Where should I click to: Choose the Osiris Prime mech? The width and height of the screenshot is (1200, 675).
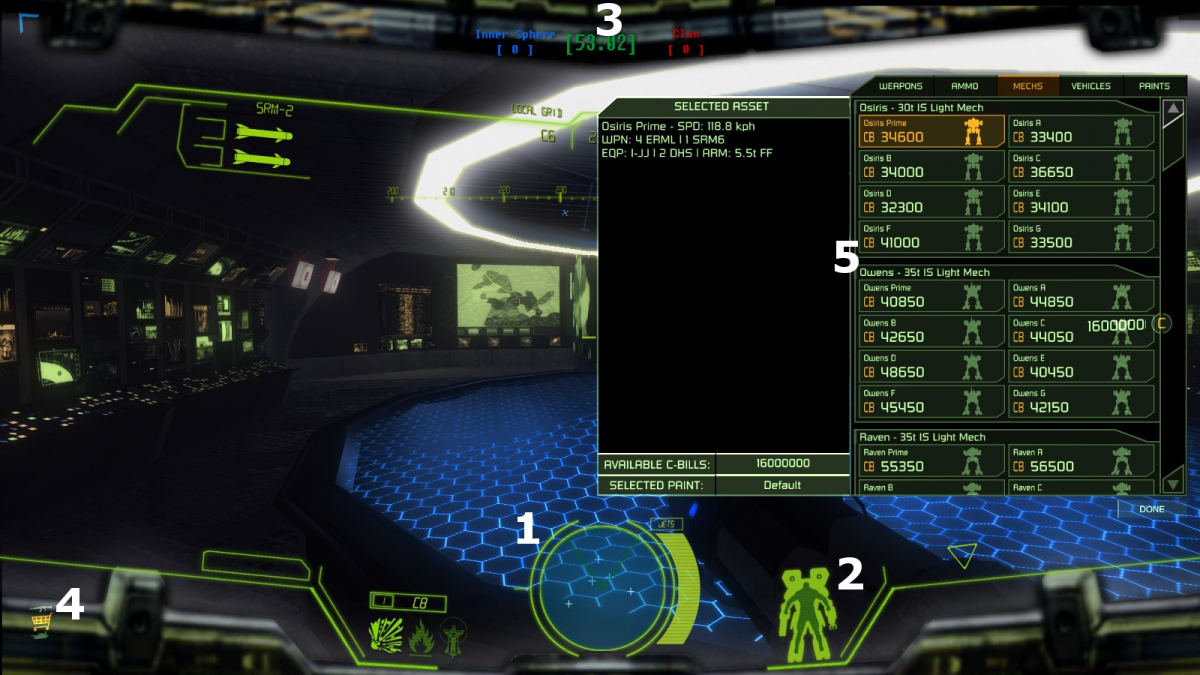click(931, 131)
